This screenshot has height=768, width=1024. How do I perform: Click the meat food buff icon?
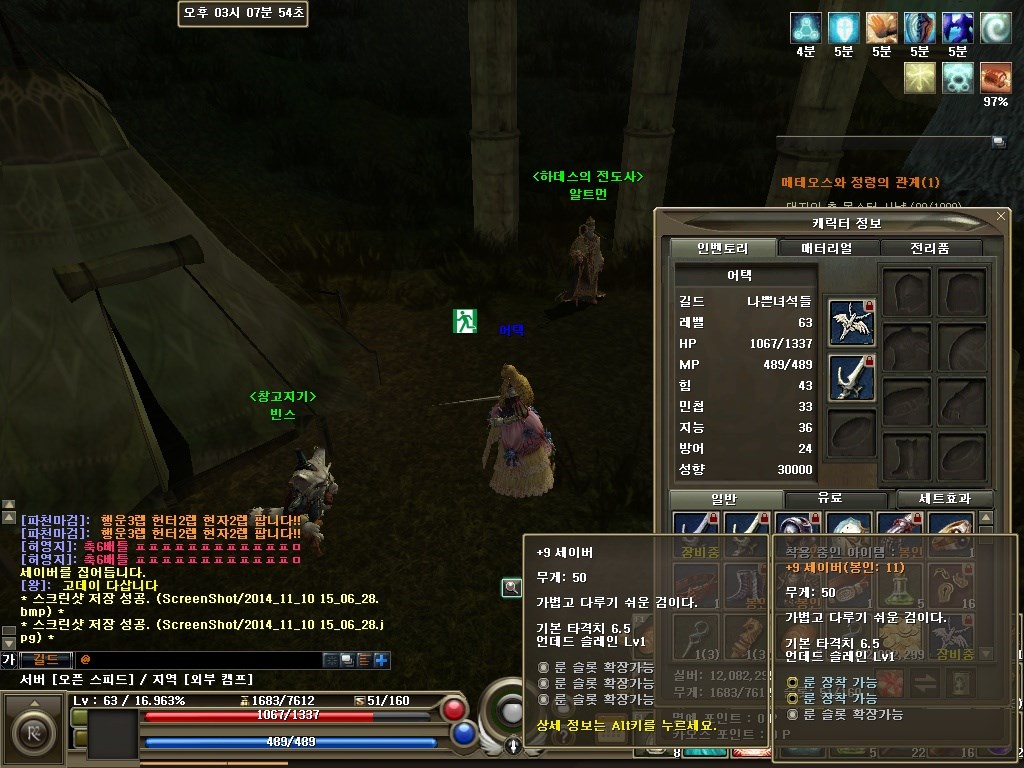995,77
